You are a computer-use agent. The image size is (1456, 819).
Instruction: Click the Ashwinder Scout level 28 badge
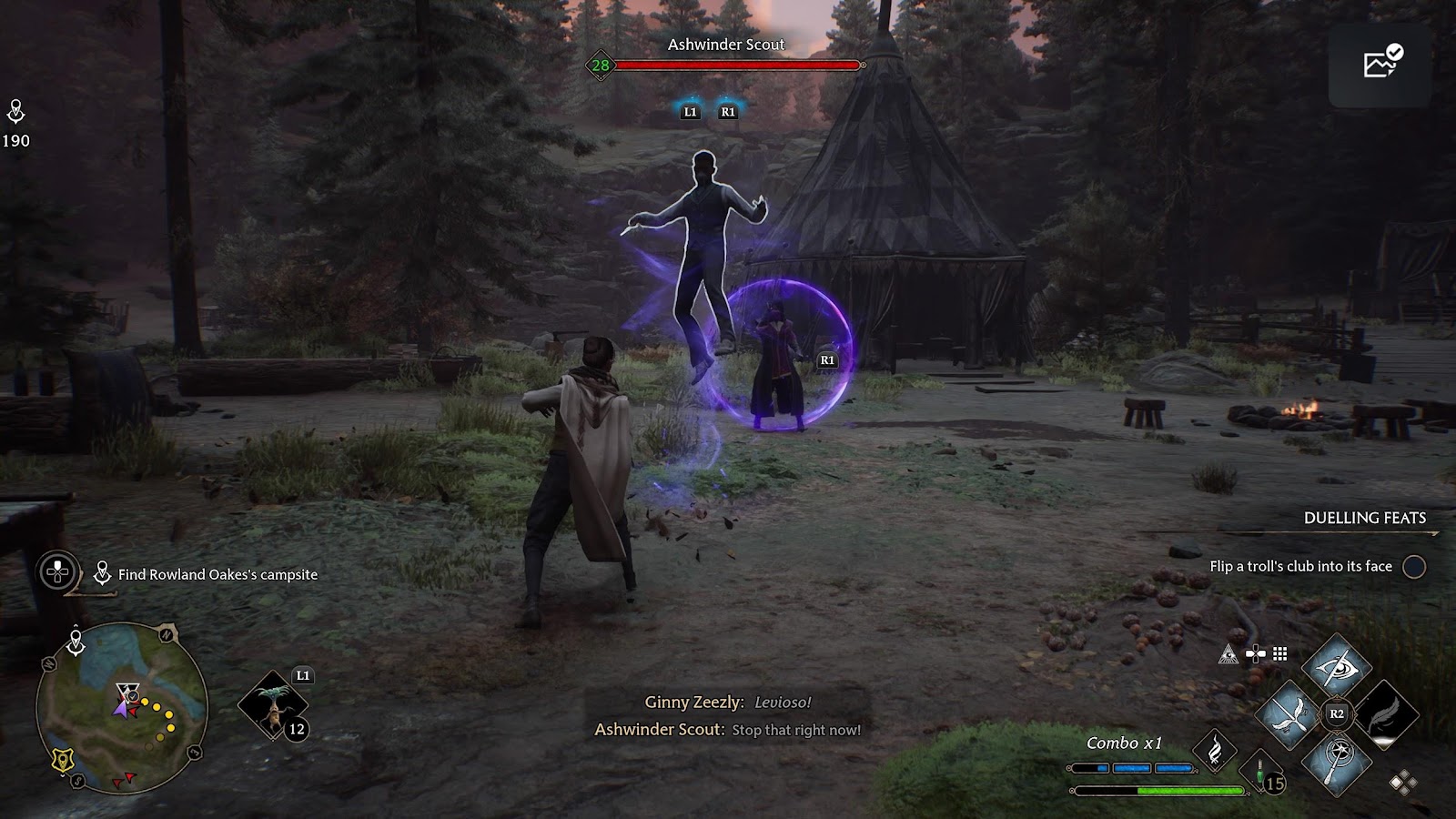[601, 66]
